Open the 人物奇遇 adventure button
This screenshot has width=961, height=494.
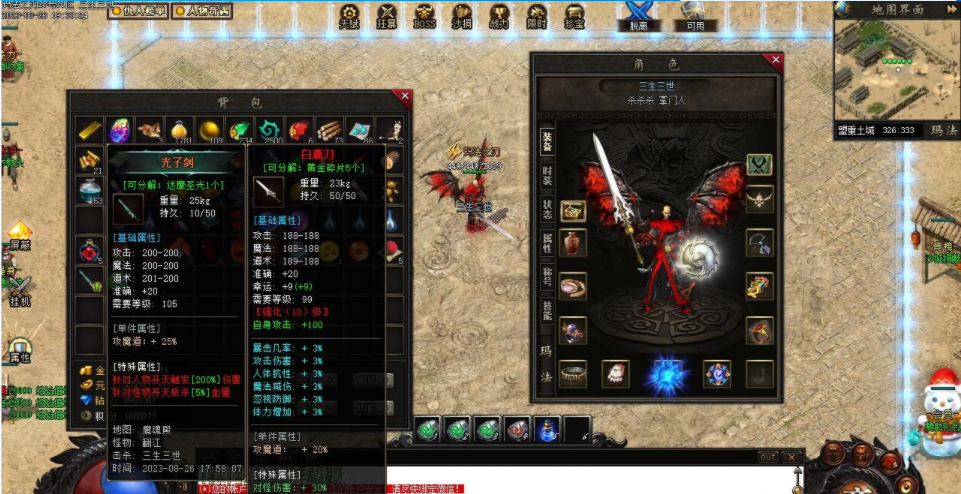click(x=202, y=11)
